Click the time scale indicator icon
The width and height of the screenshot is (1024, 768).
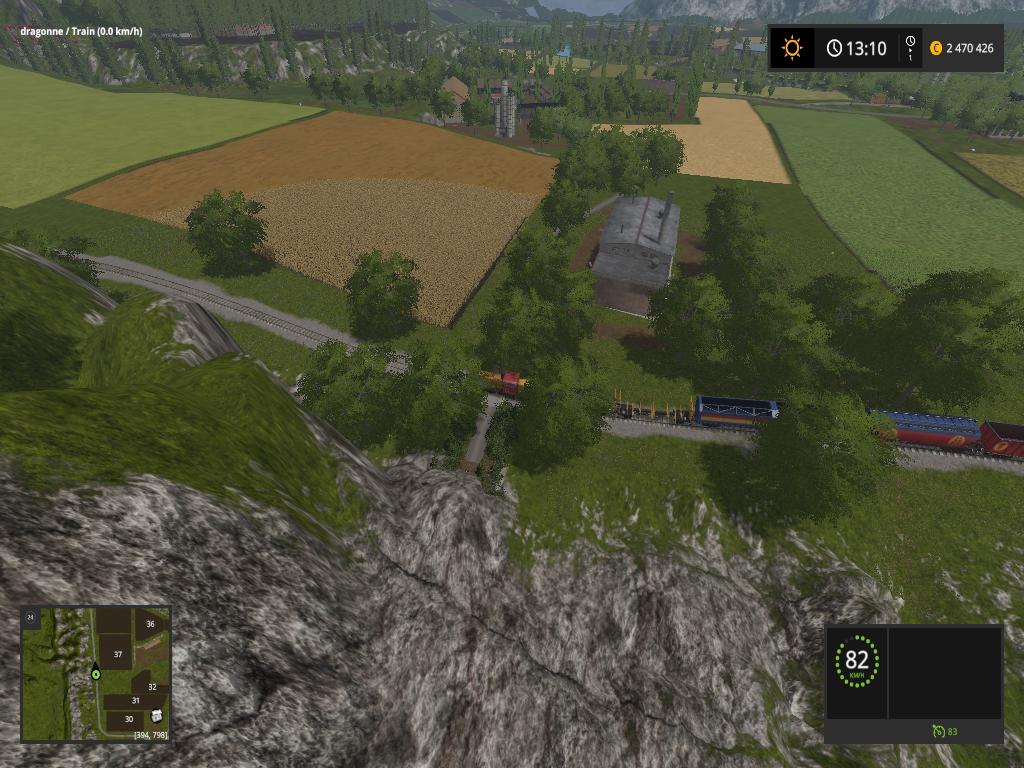[910, 48]
